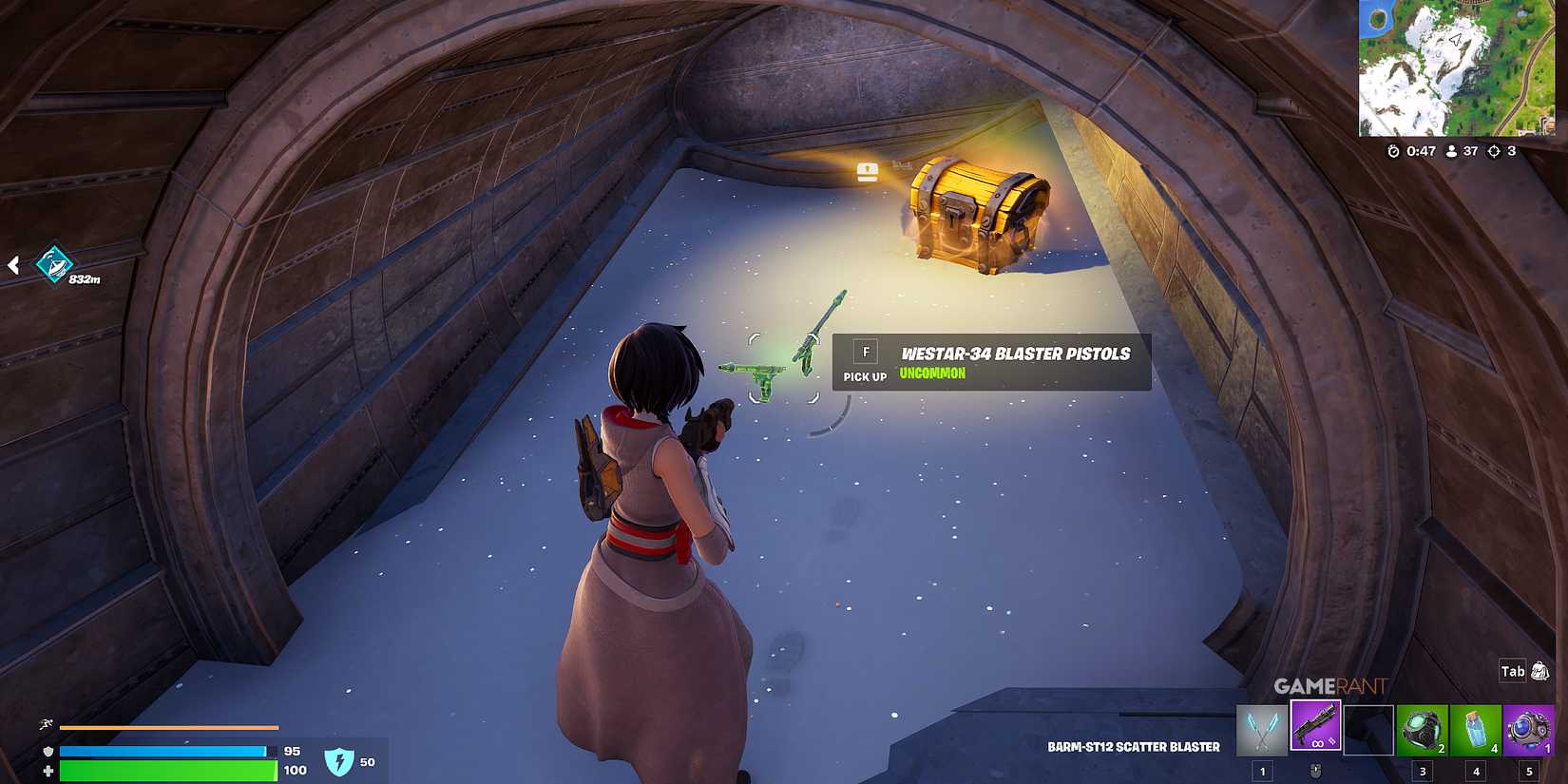Click the emote penguin icon beside Tab
Image resolution: width=1568 pixels, height=784 pixels.
1541,671
